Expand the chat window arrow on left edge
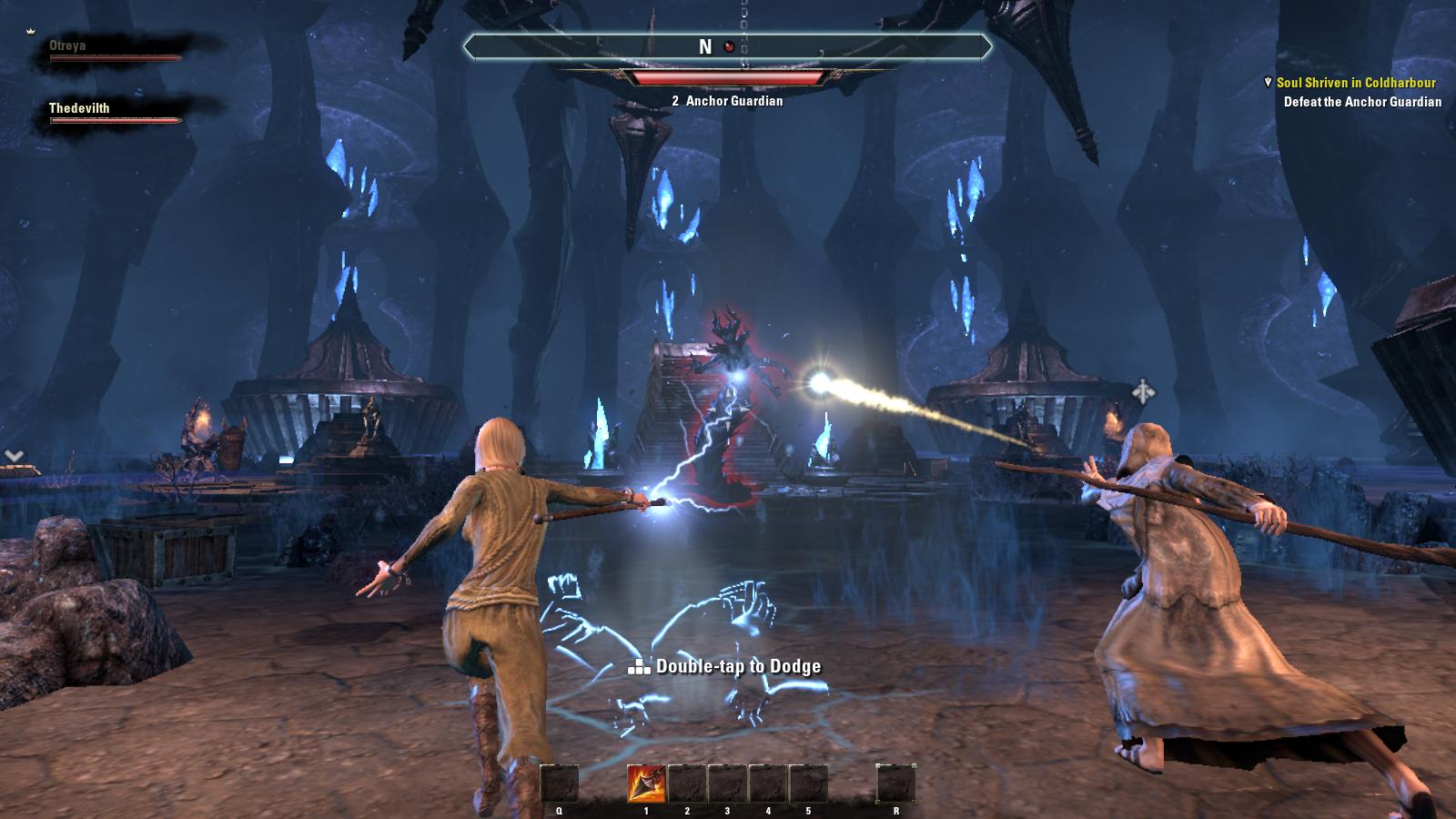The width and height of the screenshot is (1456, 819). [14, 456]
